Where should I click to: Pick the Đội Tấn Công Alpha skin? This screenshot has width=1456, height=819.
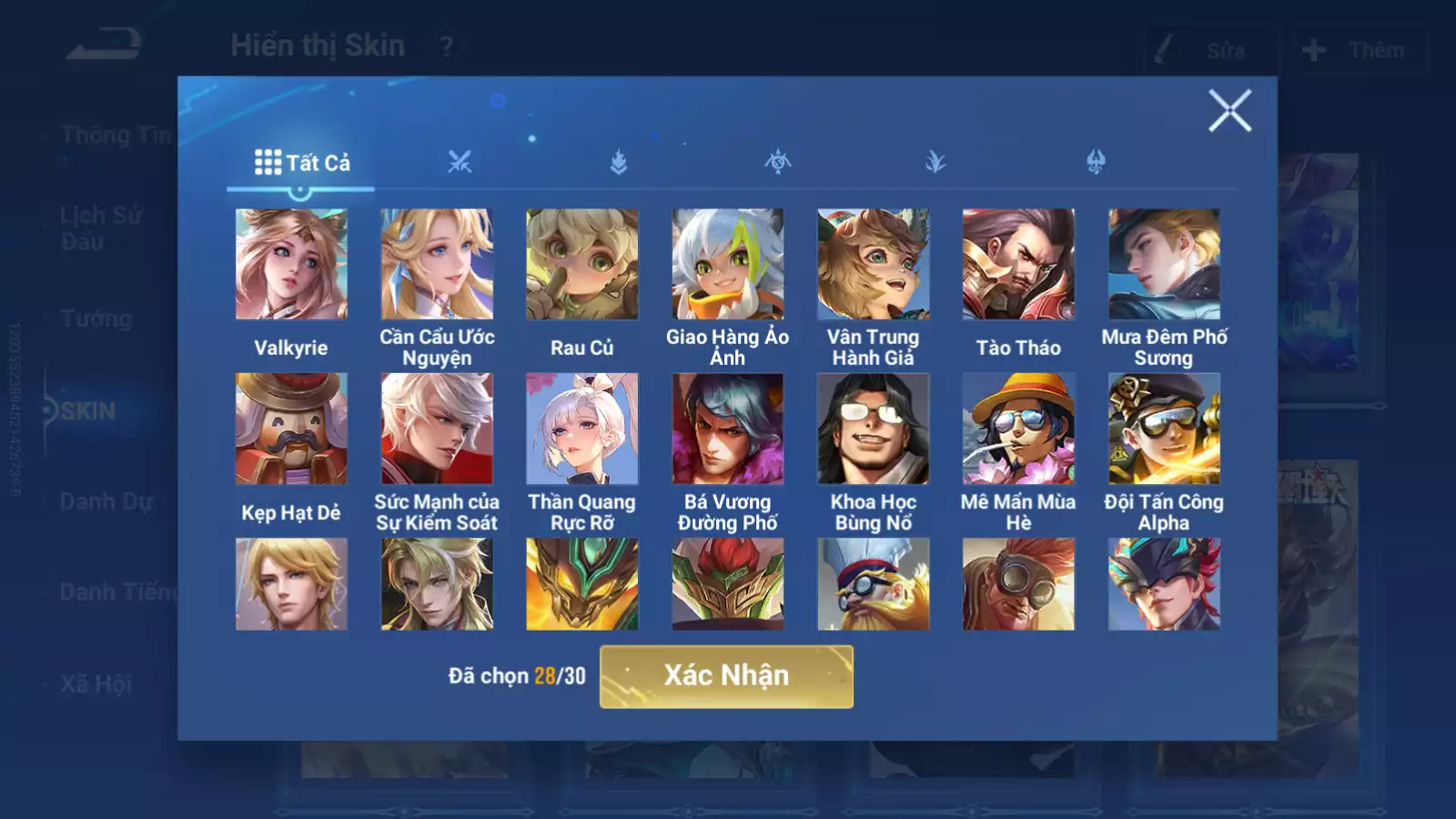[x=1164, y=429]
